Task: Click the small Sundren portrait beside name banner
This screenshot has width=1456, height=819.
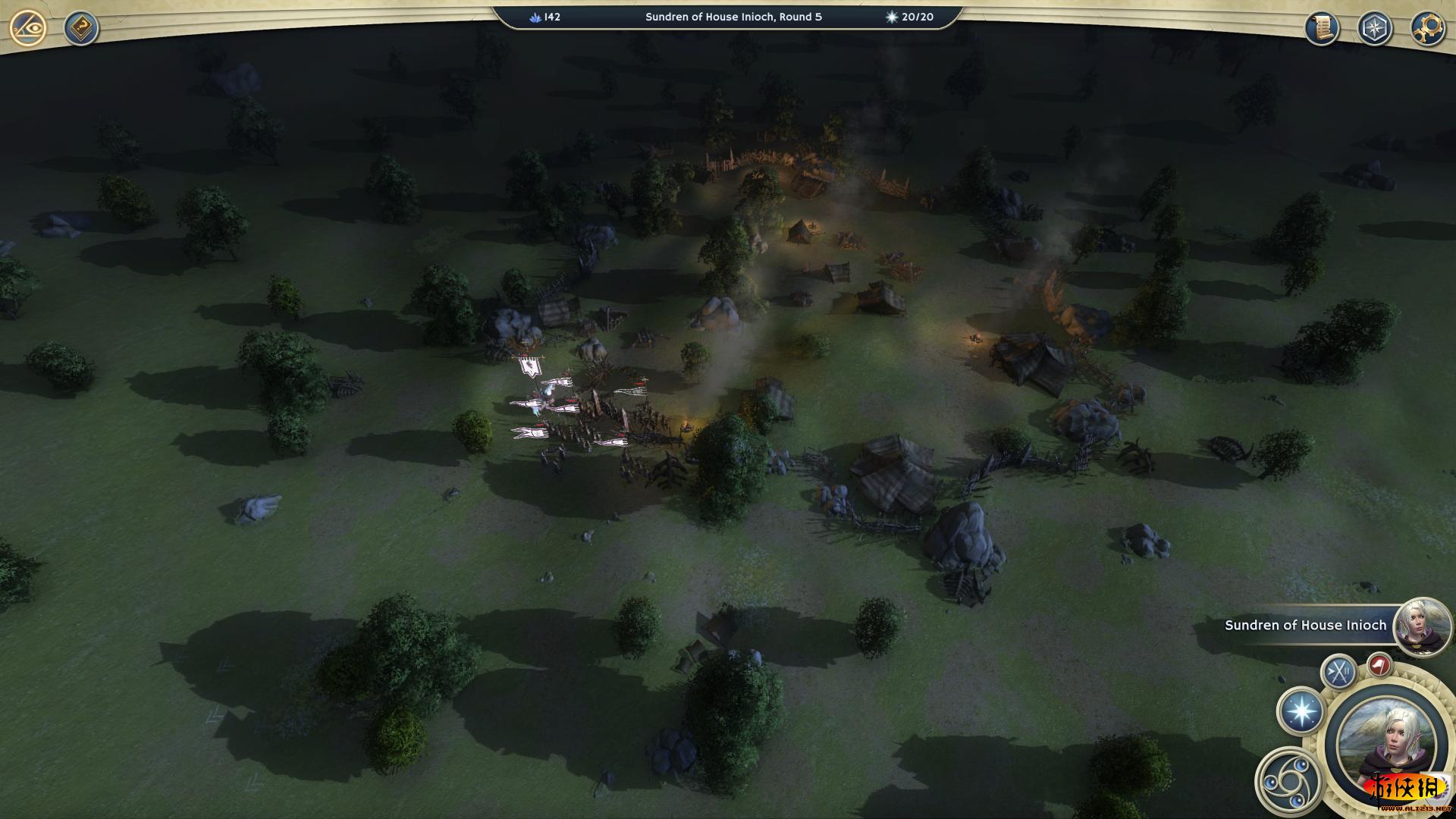Action: point(1422,625)
